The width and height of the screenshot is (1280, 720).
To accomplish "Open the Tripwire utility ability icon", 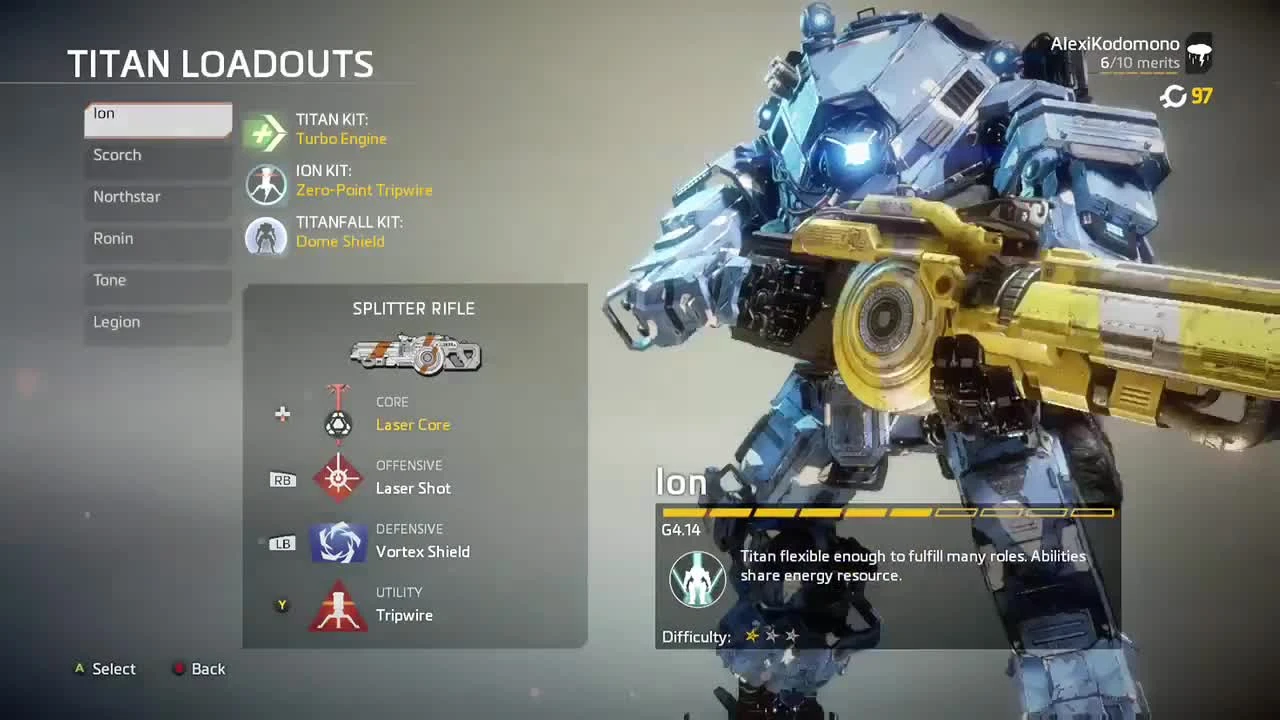I will (339, 605).
